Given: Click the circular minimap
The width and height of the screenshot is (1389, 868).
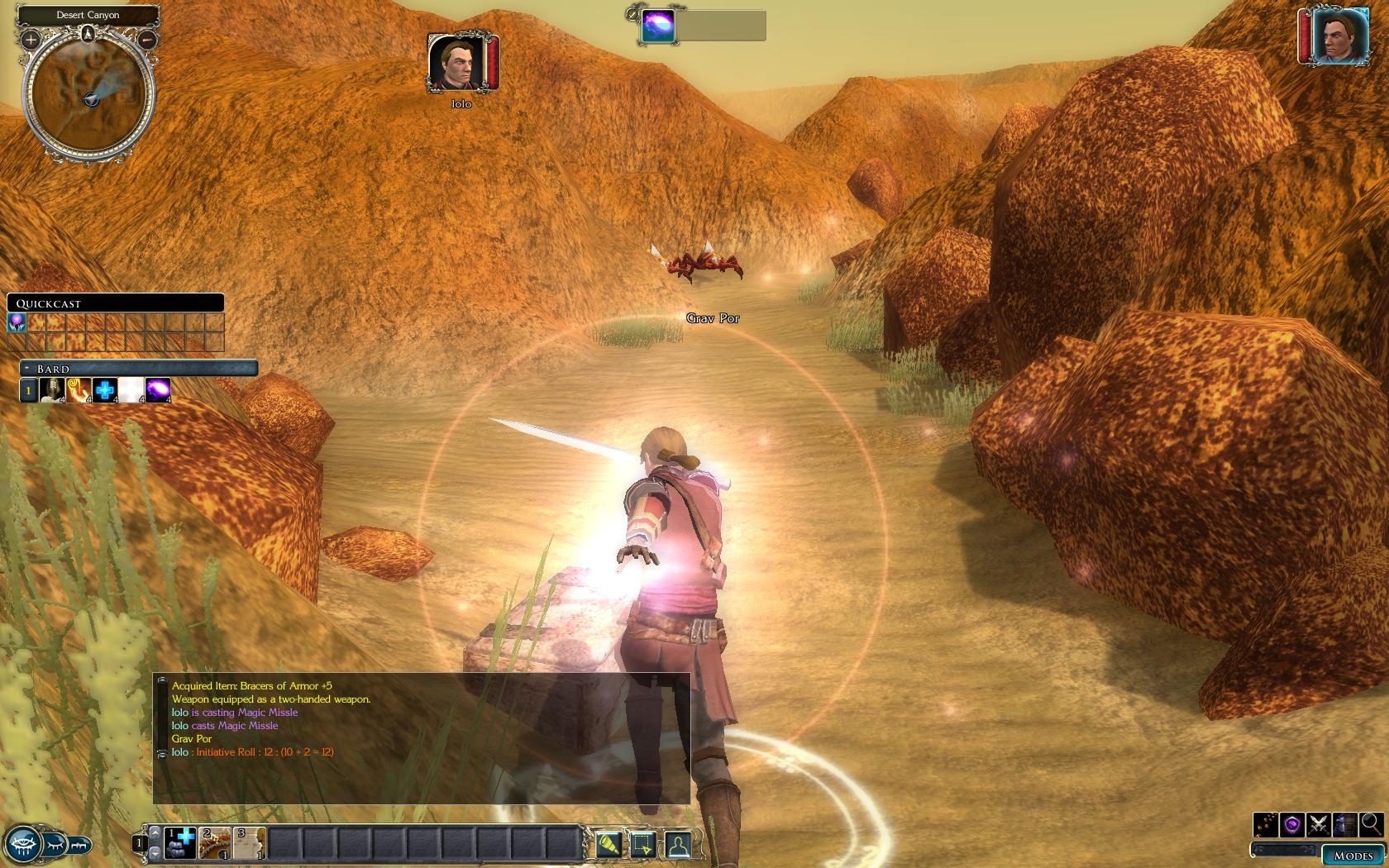Looking at the screenshot, I should point(88,98).
